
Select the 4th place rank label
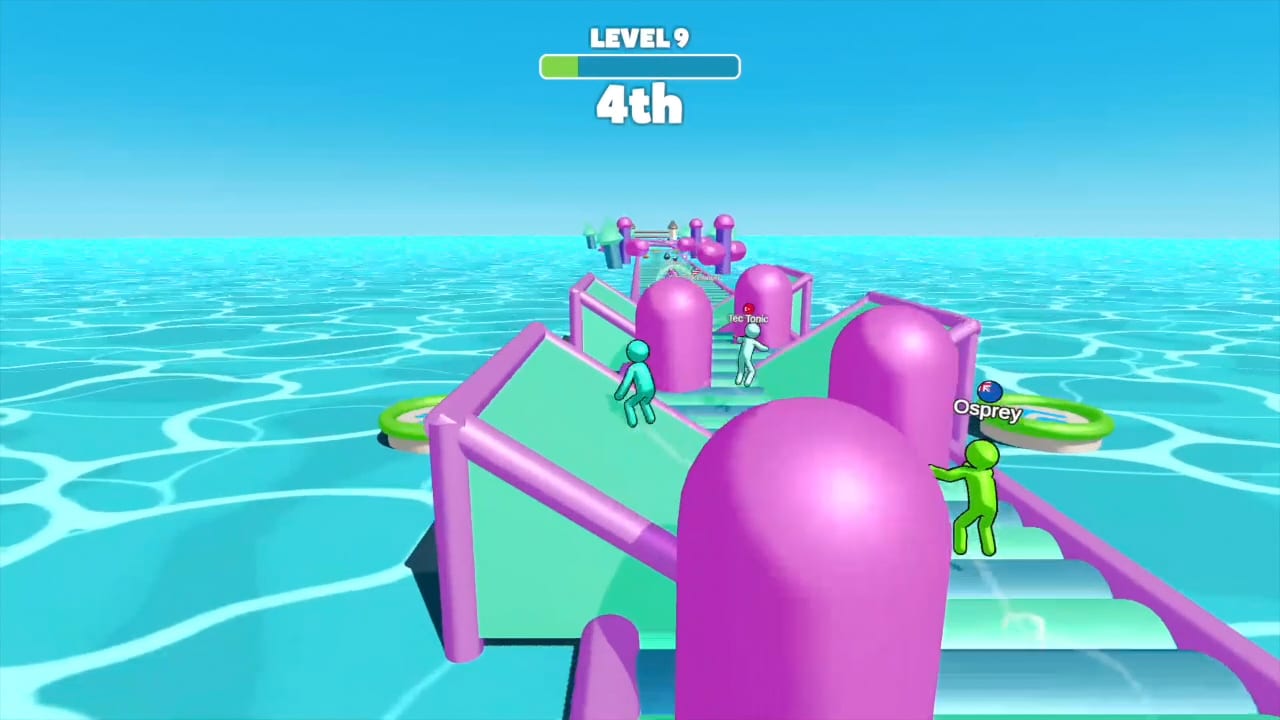pyautogui.click(x=639, y=104)
